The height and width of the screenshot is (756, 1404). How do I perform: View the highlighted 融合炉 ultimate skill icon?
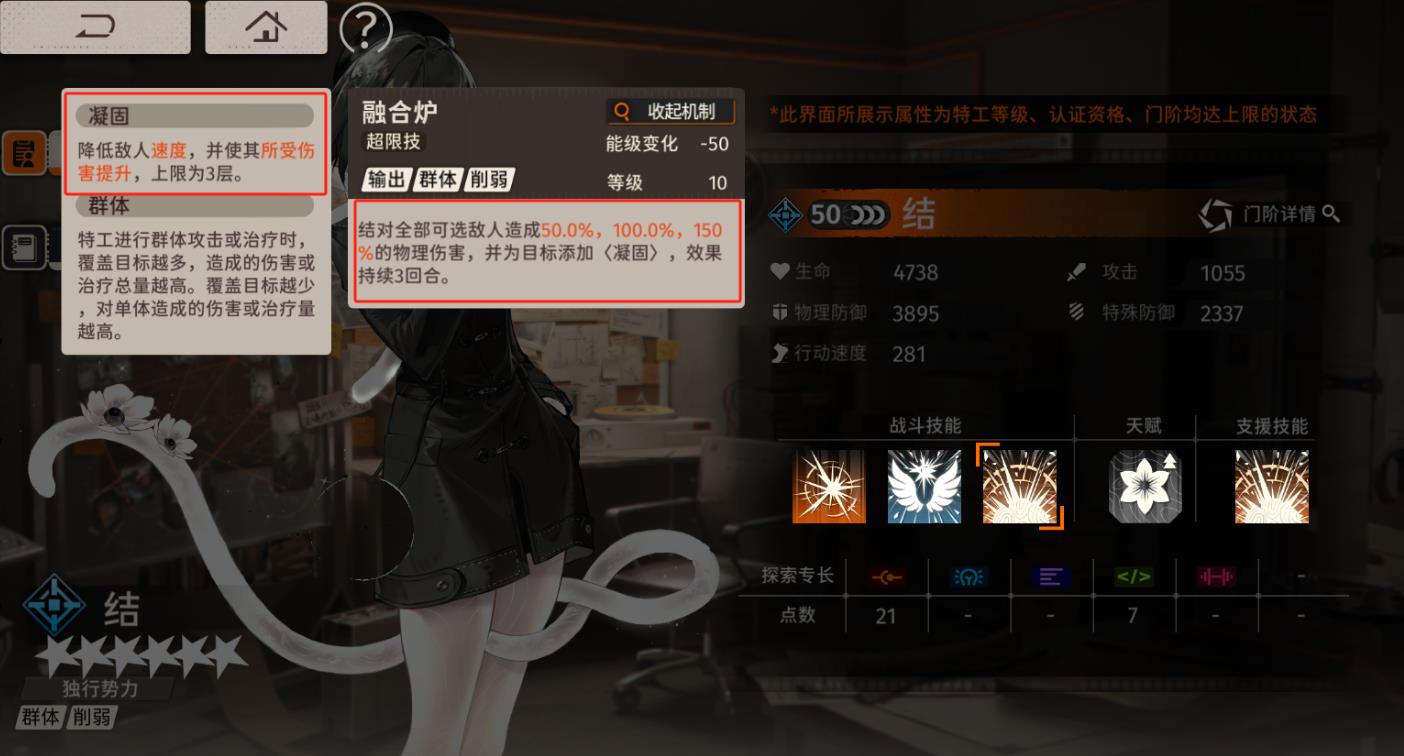pyautogui.click(x=1021, y=486)
